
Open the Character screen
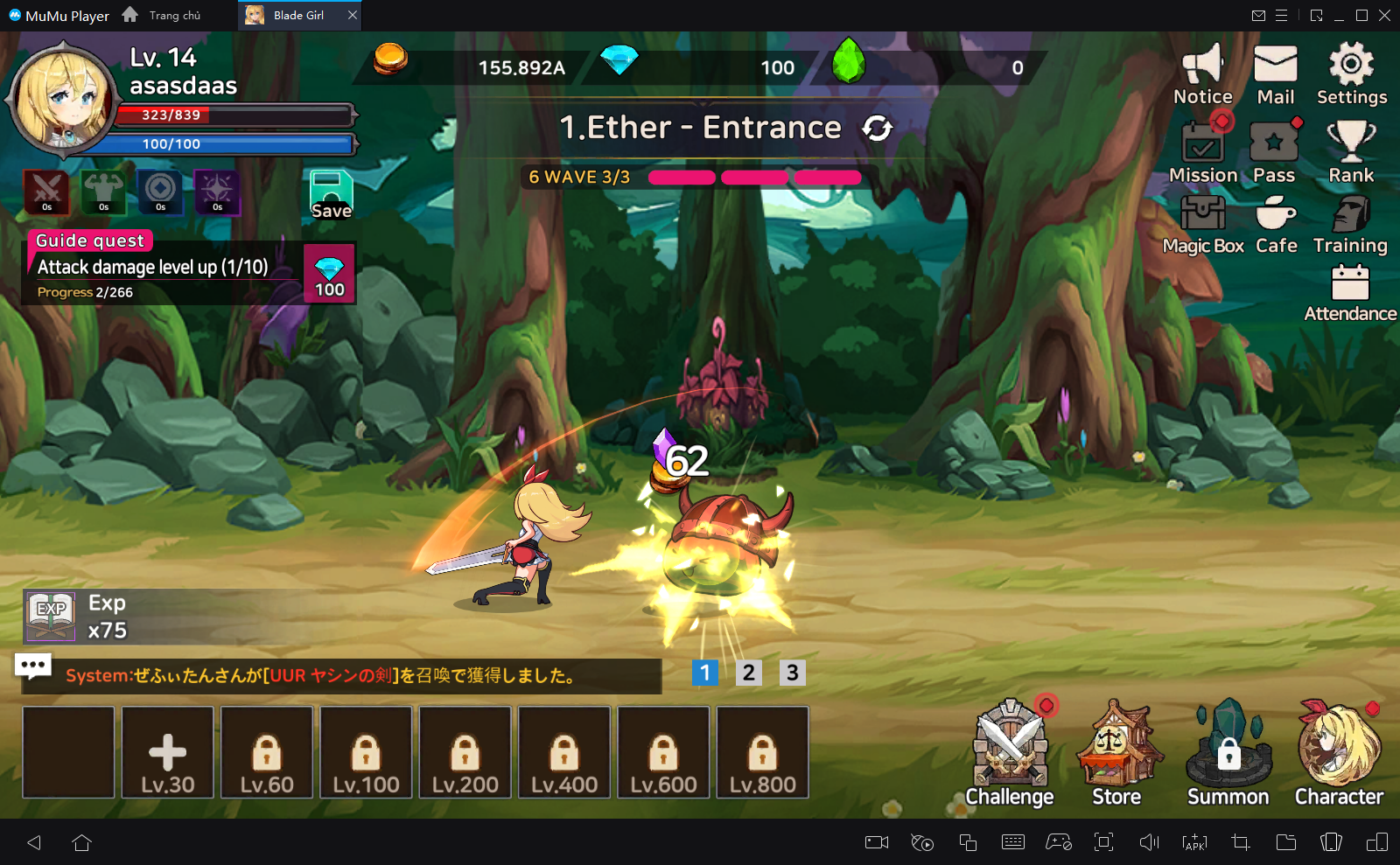click(x=1339, y=753)
